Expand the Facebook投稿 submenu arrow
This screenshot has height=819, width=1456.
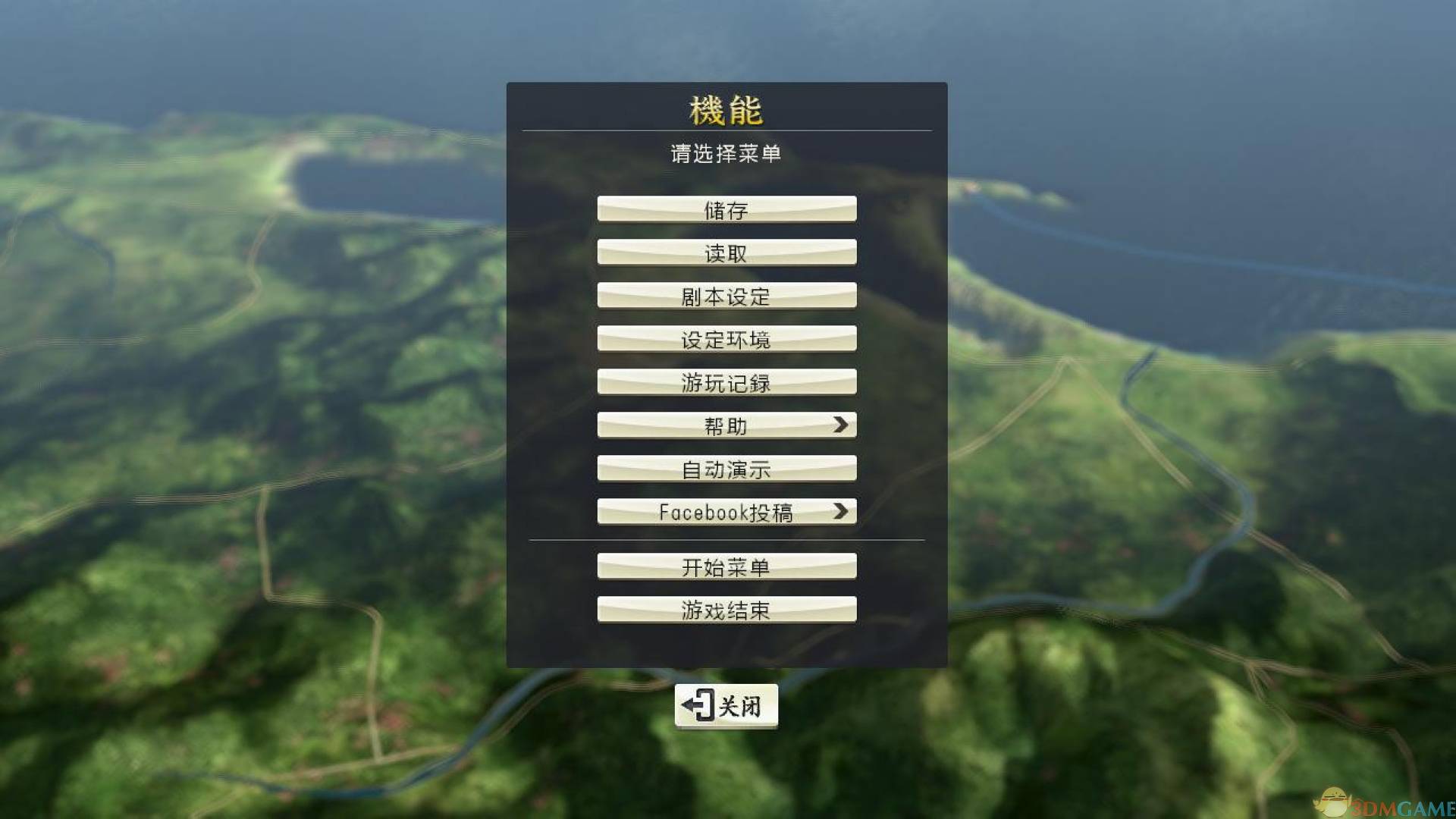coord(840,512)
